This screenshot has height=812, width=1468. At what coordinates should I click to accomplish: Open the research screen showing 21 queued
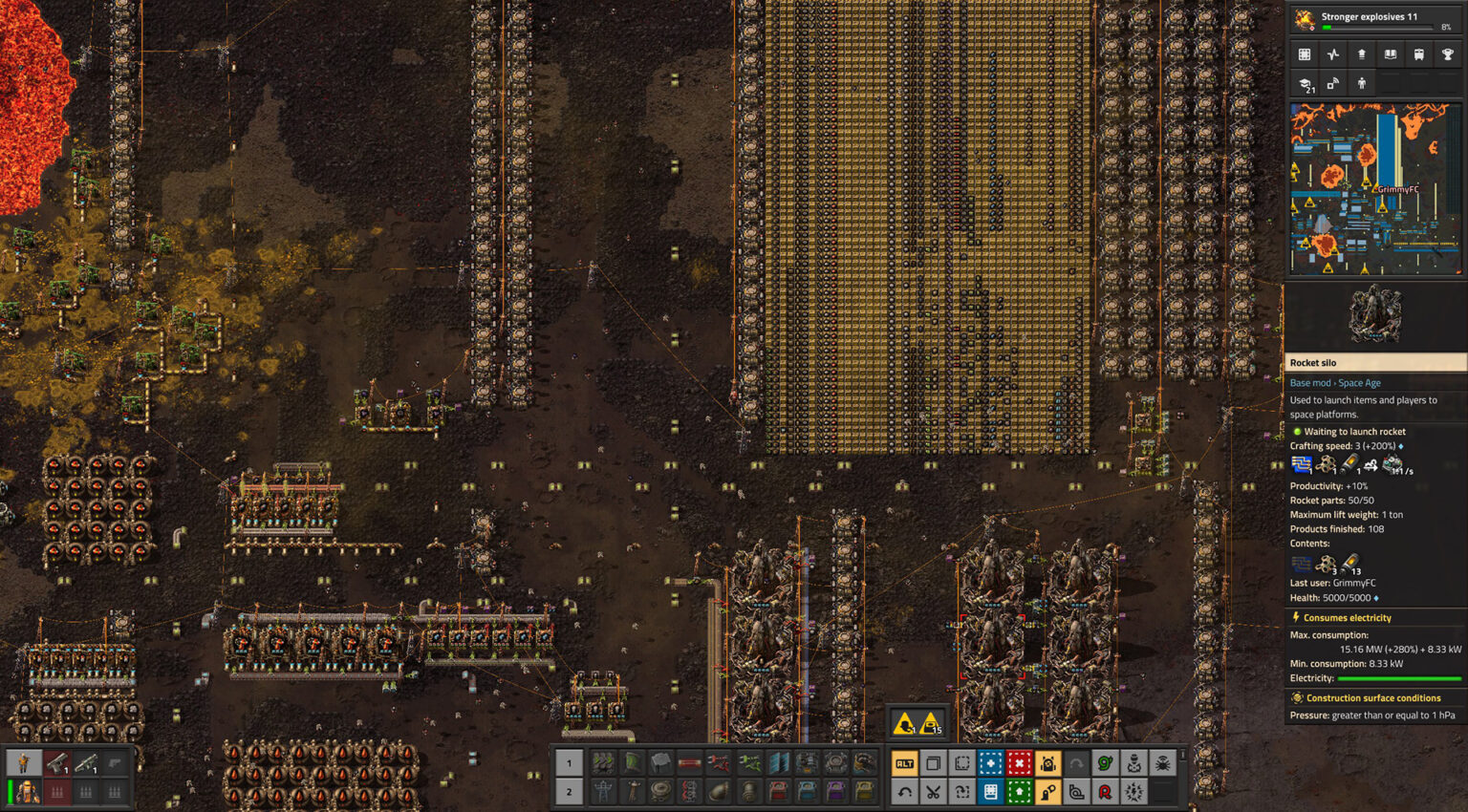tap(1305, 84)
